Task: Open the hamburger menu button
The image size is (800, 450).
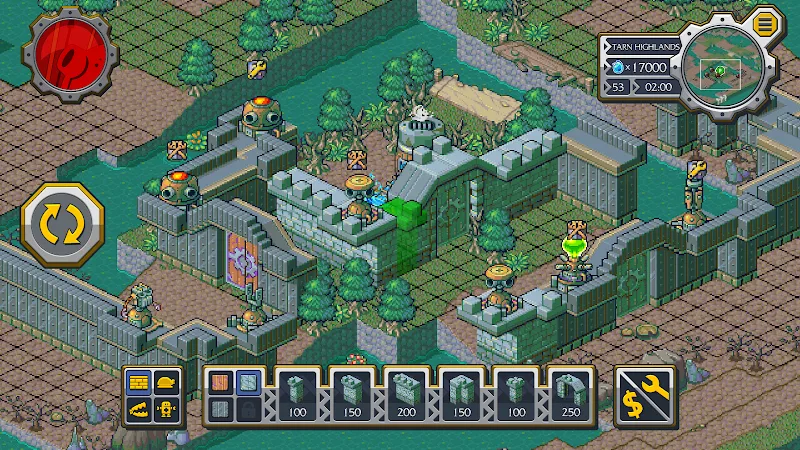Action: 765,22
